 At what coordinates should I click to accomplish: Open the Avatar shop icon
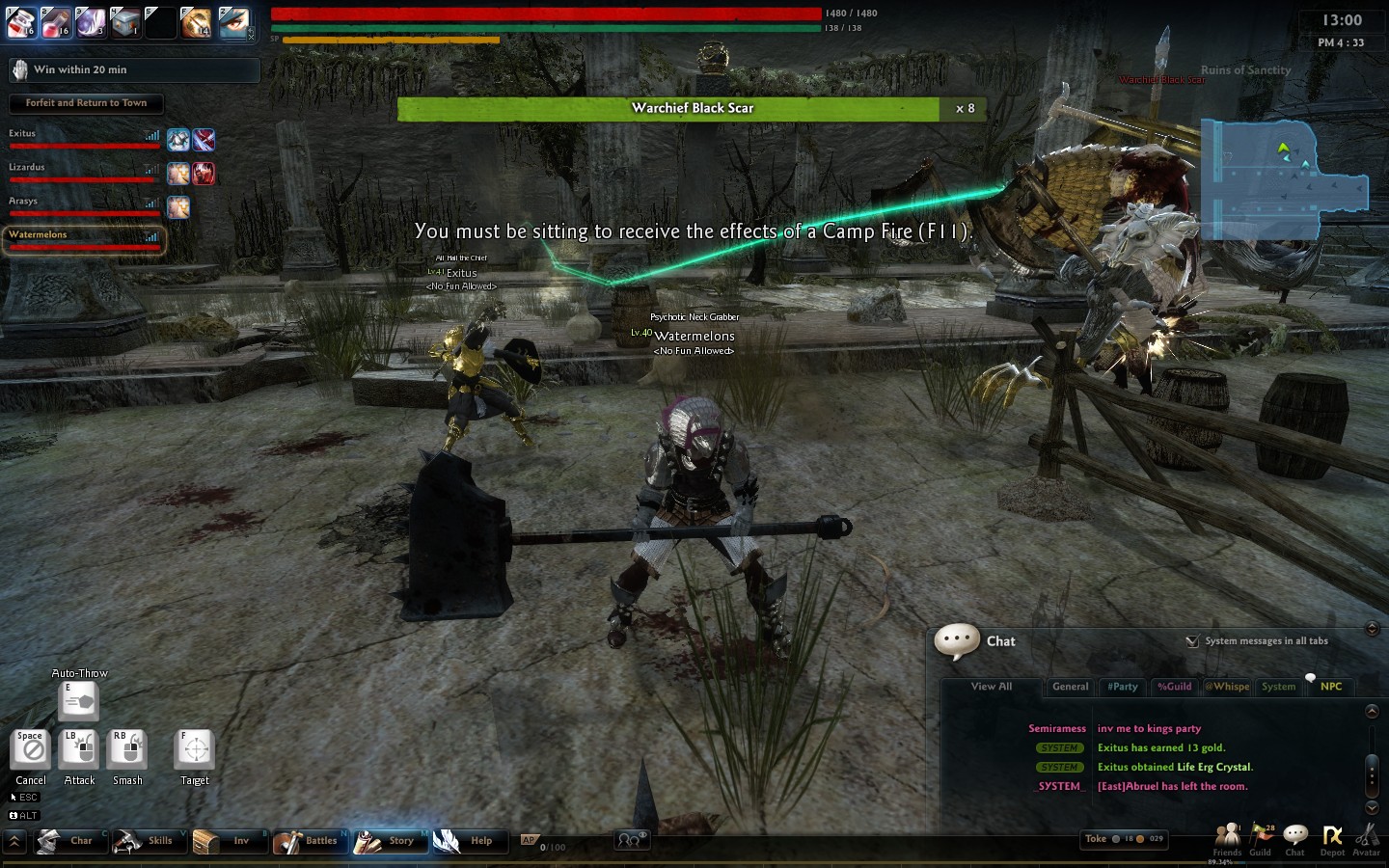[1366, 838]
